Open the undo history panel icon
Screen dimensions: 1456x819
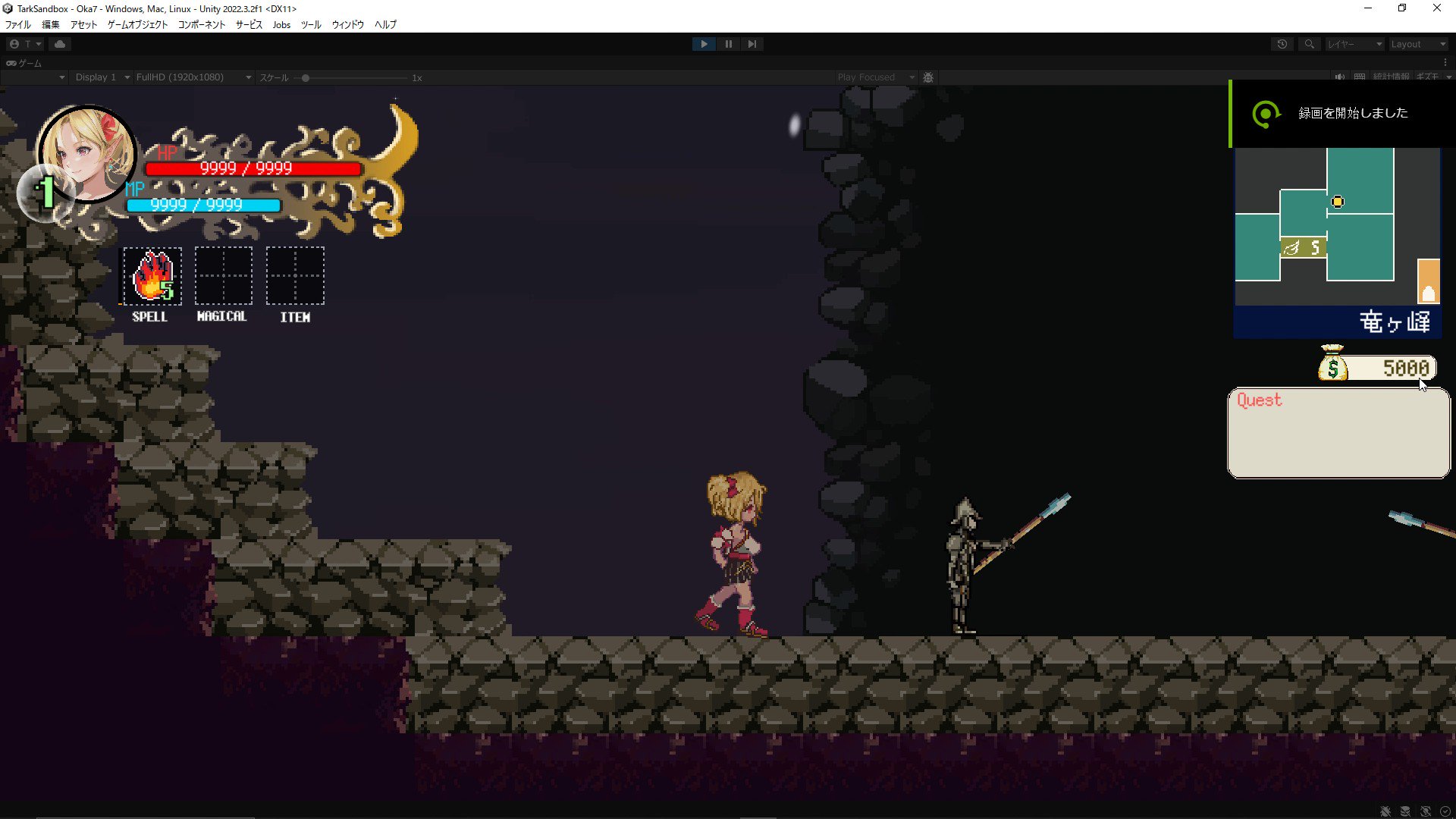click(x=1282, y=43)
